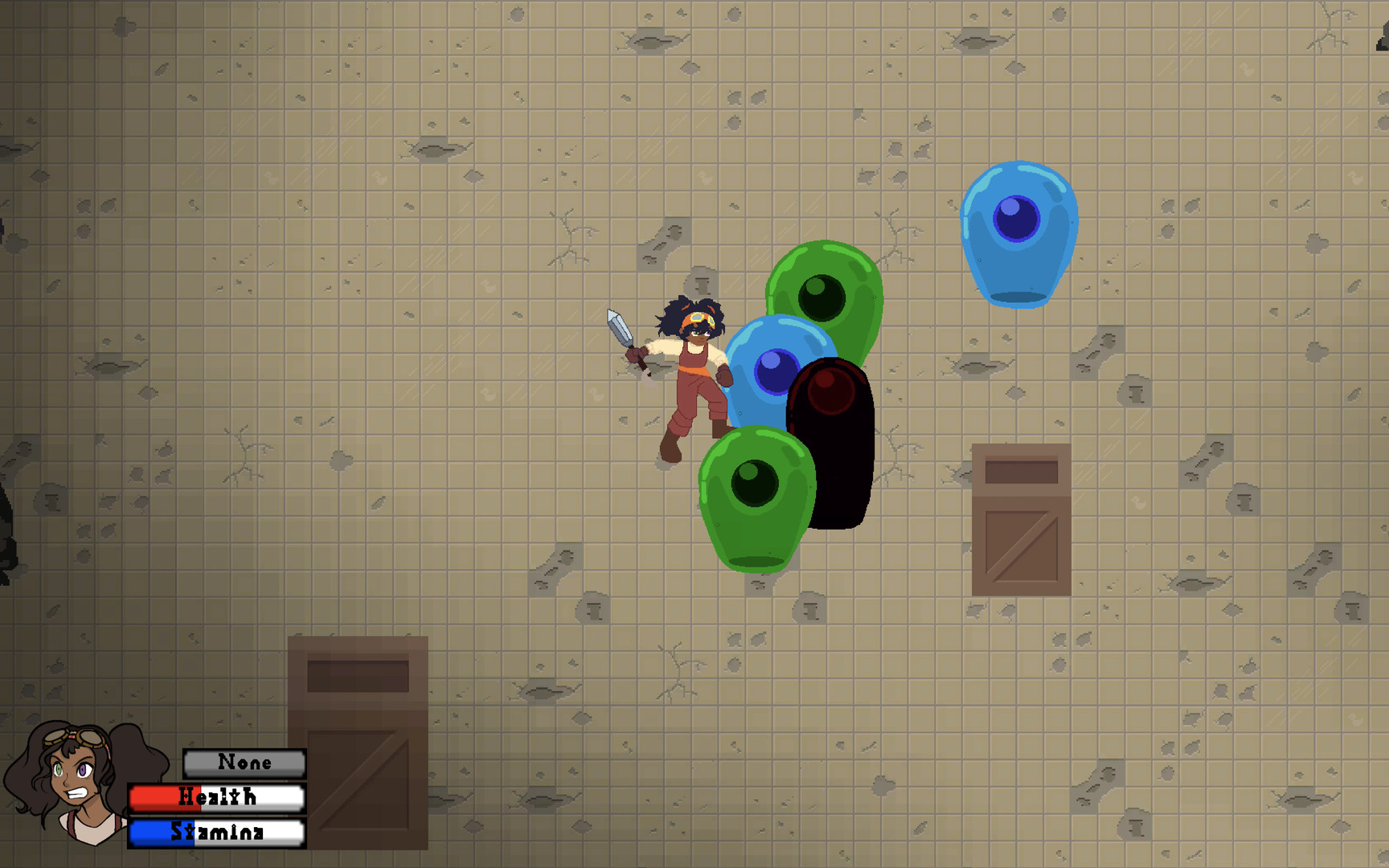
Task: Click the dark eye of the lower green slime
Action: (754, 482)
